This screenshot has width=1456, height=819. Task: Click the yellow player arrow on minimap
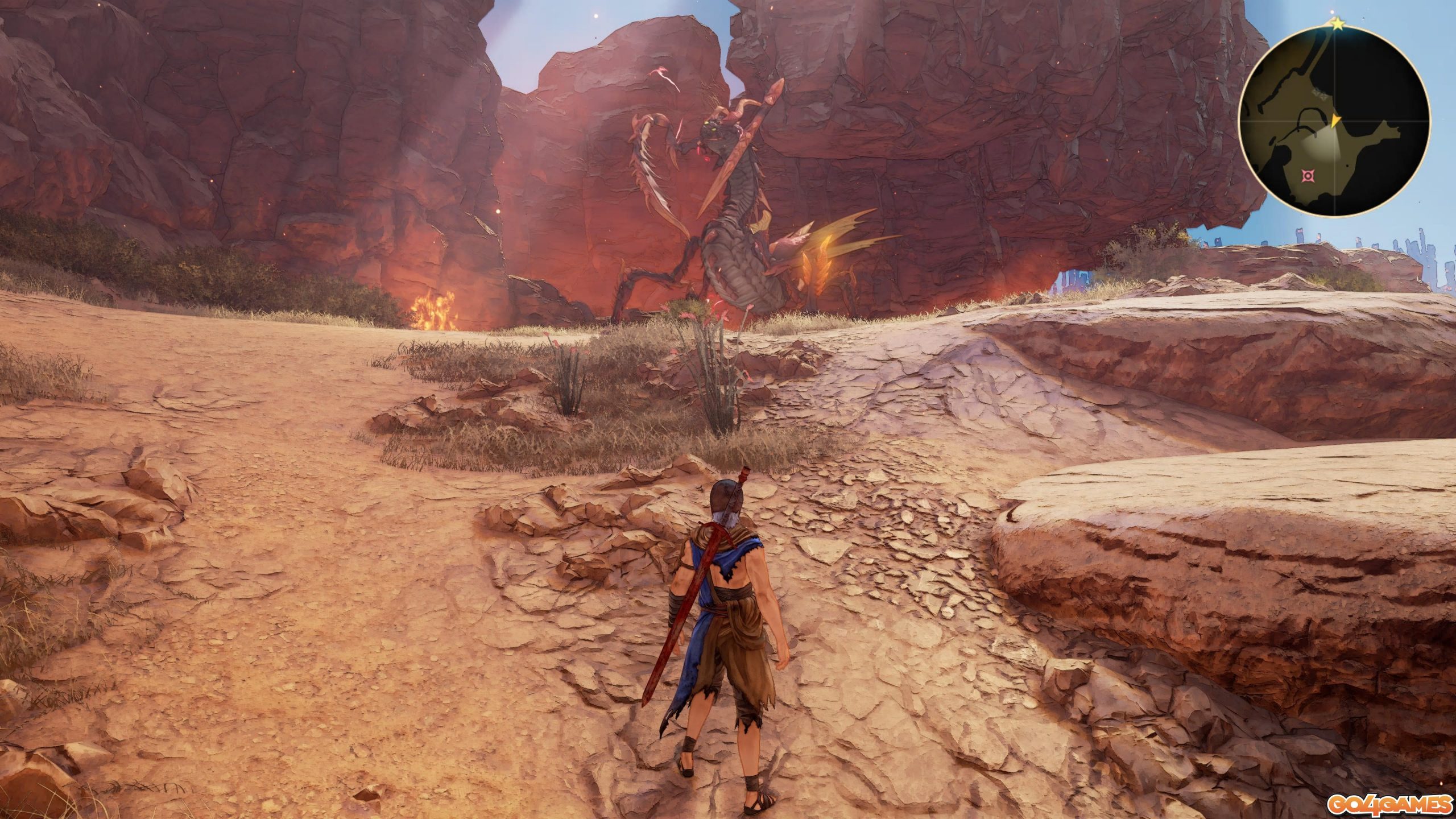pos(1335,121)
